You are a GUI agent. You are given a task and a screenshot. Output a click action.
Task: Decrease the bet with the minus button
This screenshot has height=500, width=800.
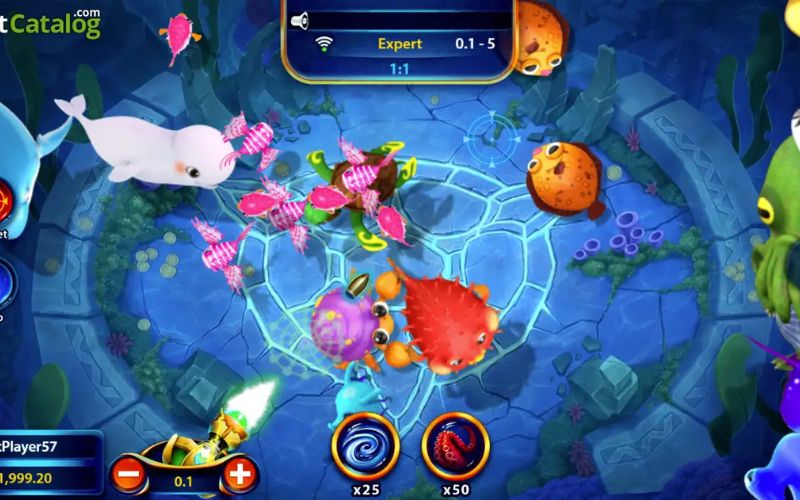pyautogui.click(x=126, y=474)
